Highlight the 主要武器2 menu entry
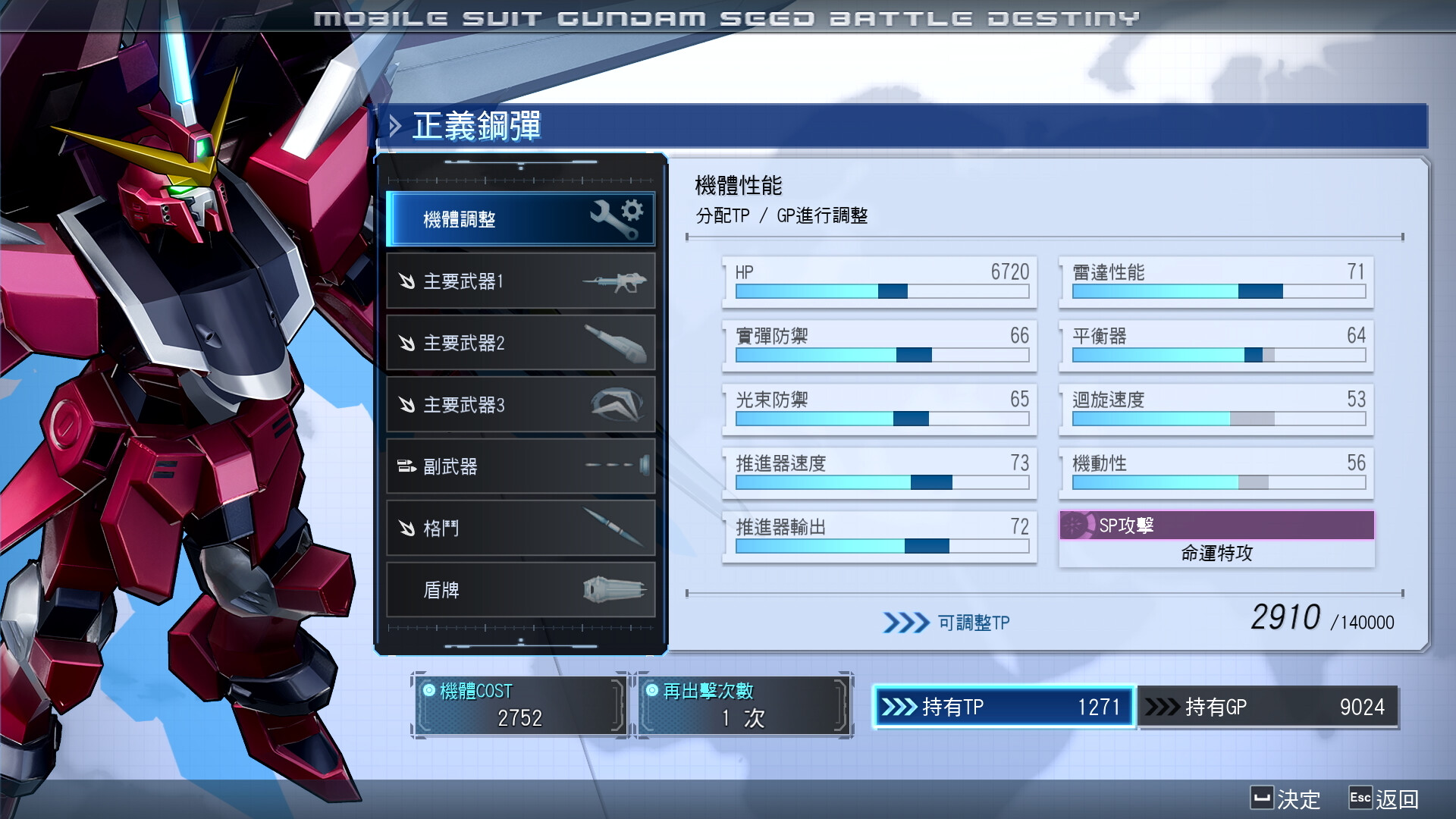The width and height of the screenshot is (1456, 819). click(x=520, y=343)
